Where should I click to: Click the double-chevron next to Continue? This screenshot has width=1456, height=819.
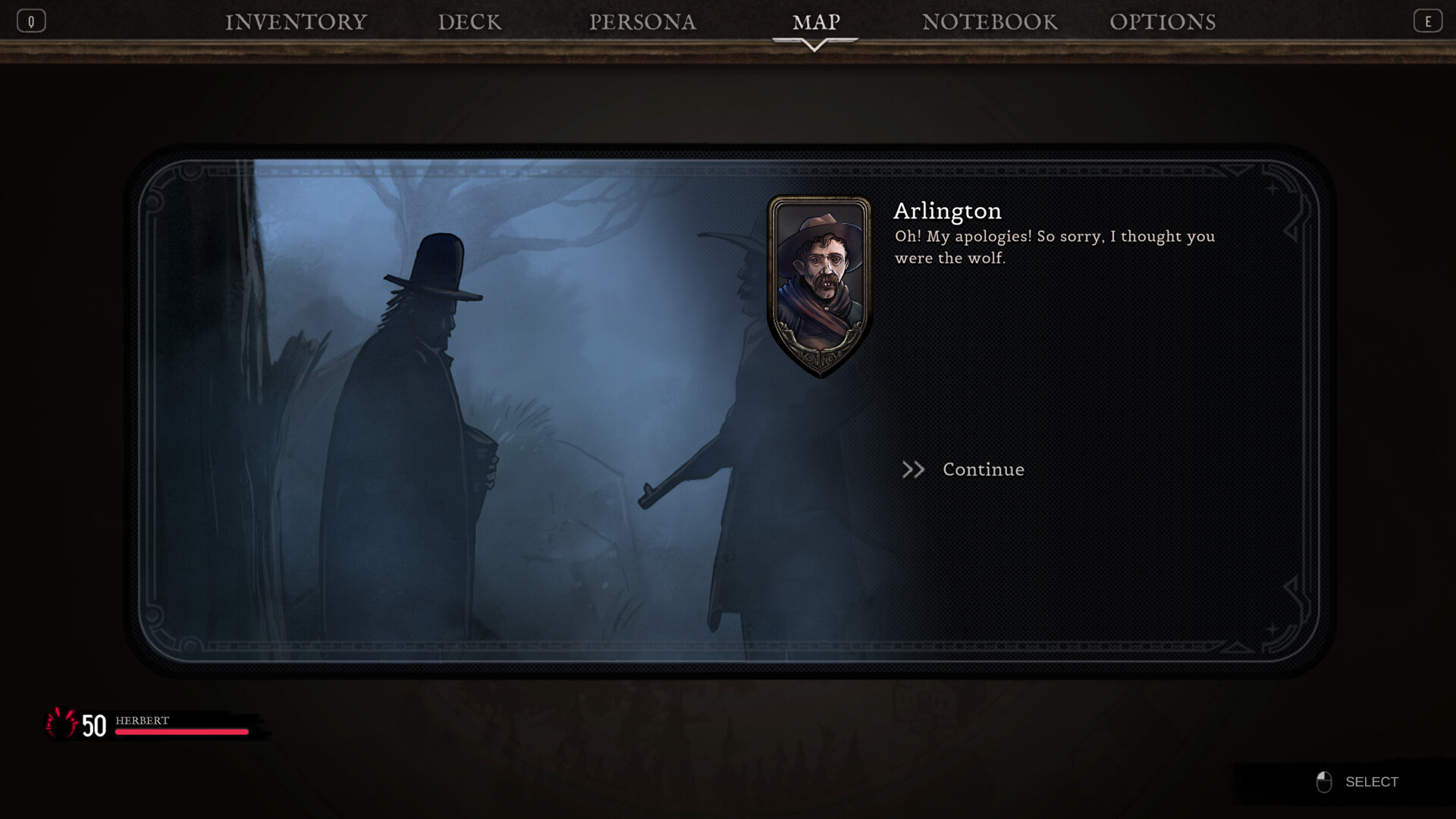[914, 469]
